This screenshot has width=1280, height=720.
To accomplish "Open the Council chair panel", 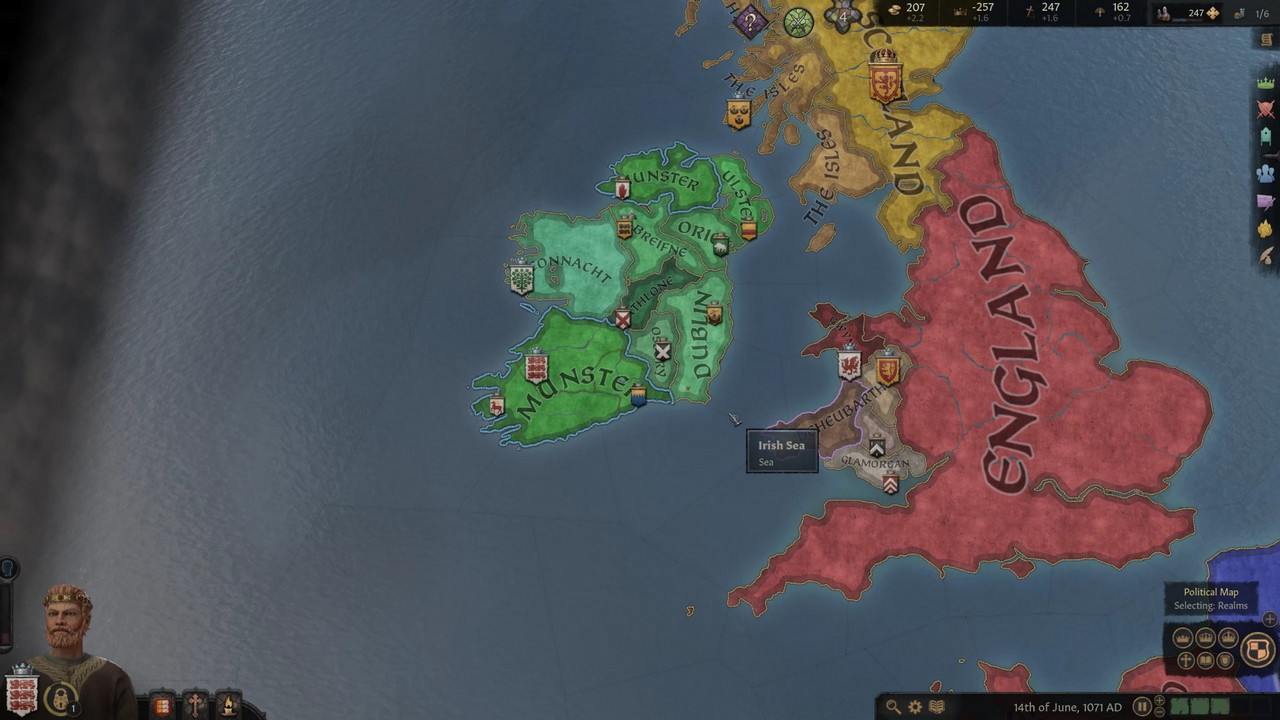I will click(1266, 140).
